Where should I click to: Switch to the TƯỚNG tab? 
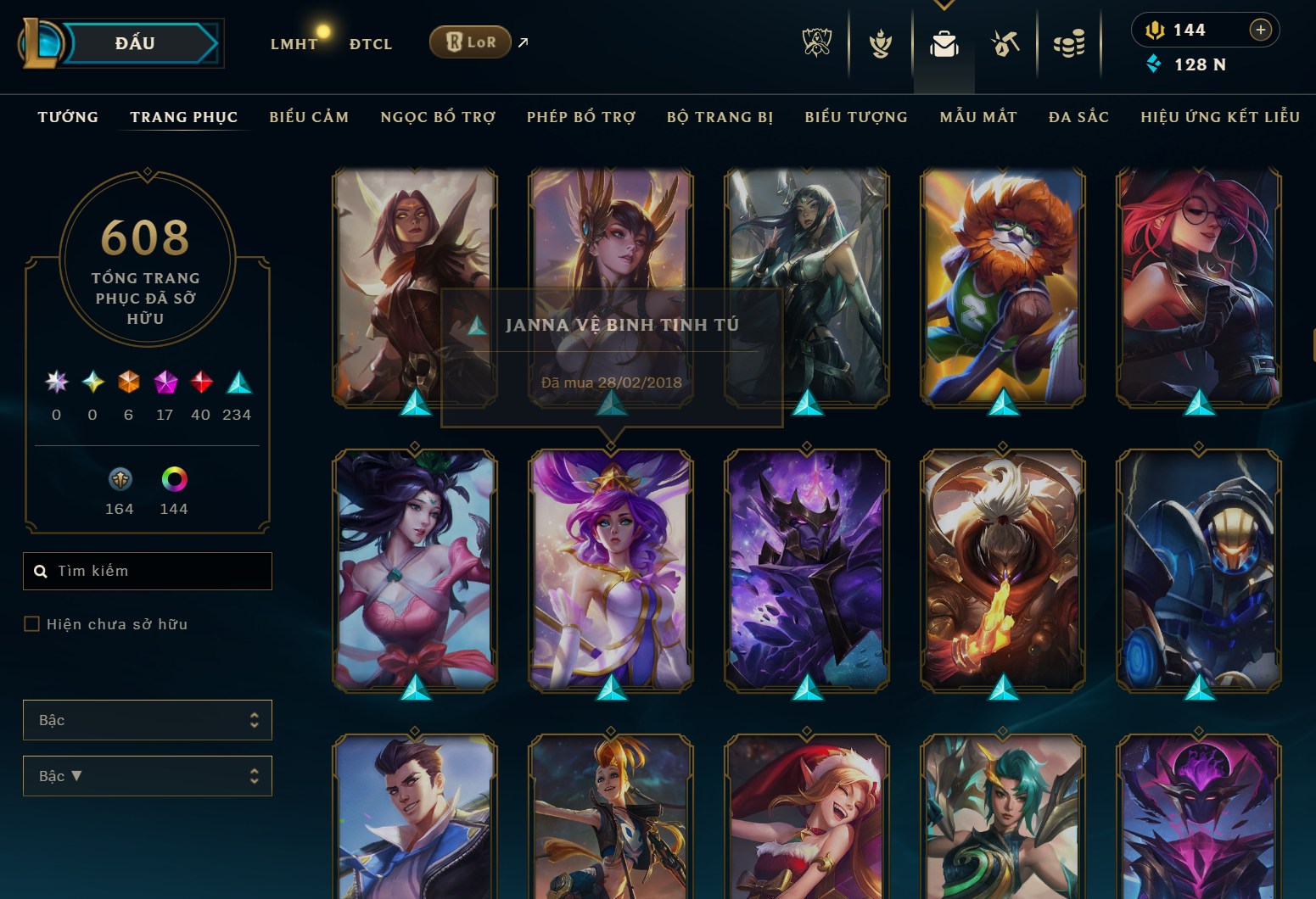[x=68, y=116]
